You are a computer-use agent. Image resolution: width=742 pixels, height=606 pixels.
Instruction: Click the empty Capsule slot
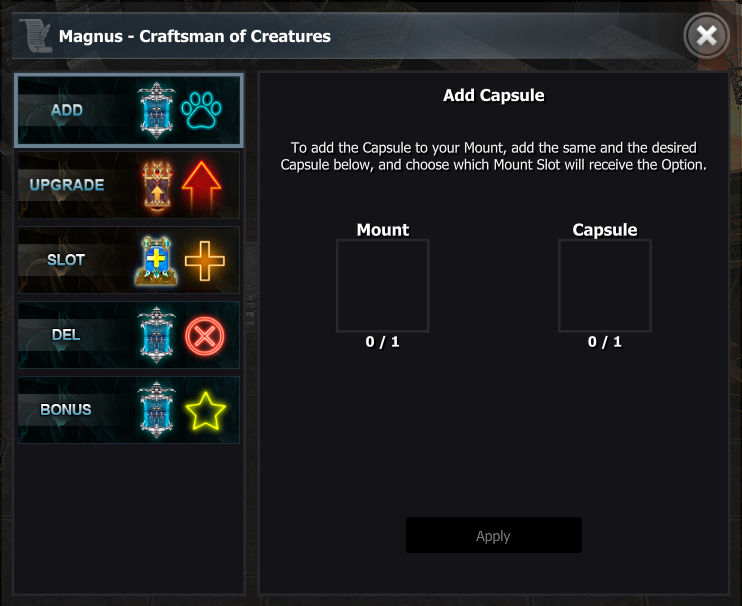(604, 286)
